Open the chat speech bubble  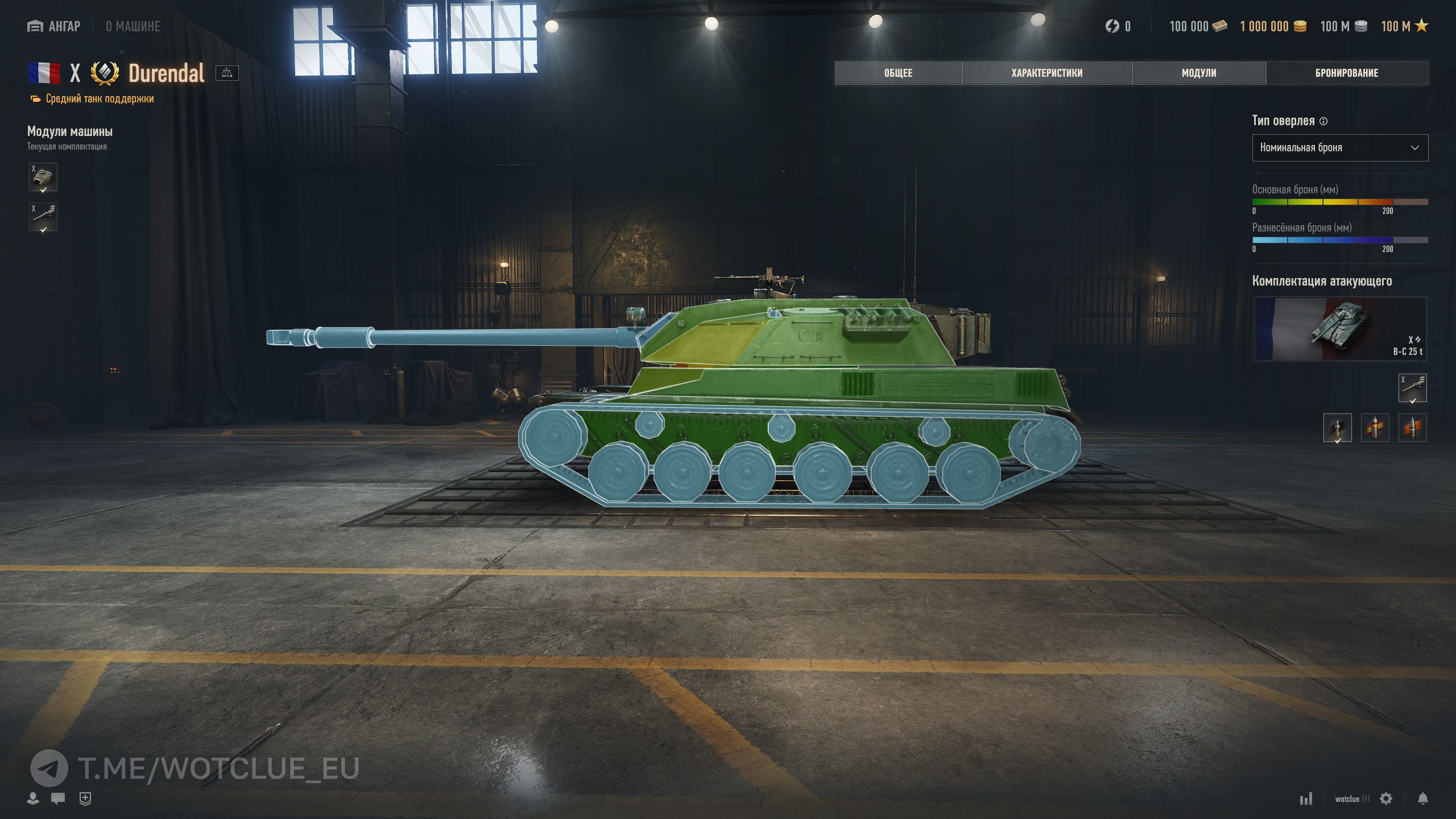[58, 799]
